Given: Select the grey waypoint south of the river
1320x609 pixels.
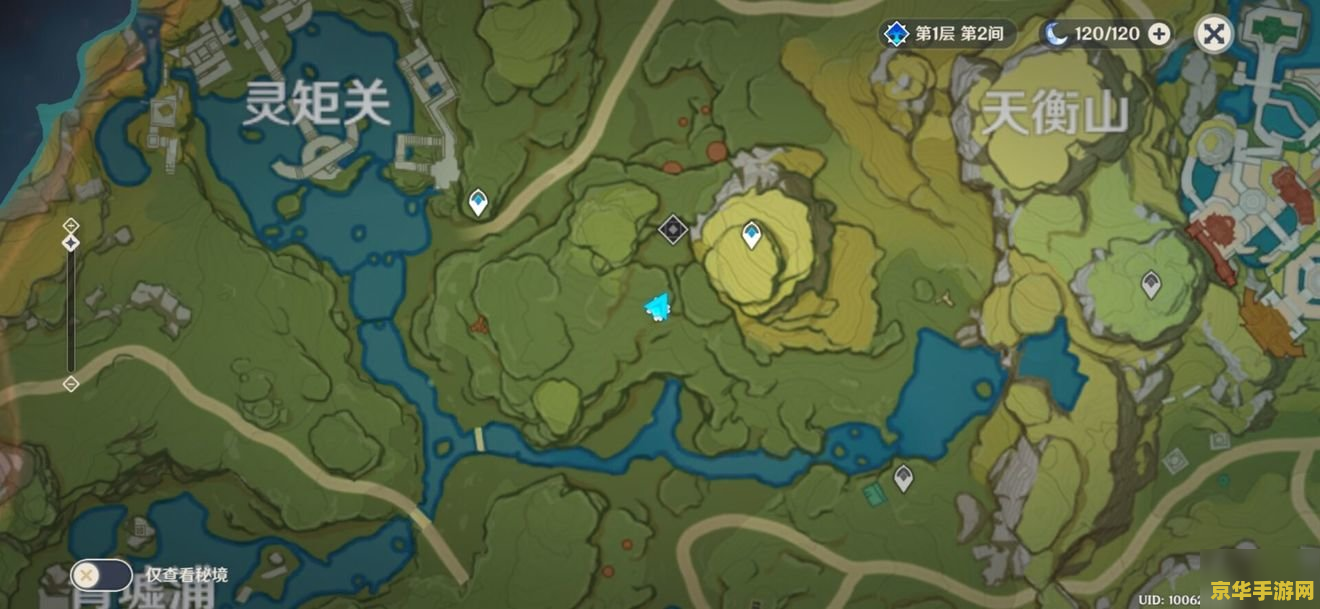Looking at the screenshot, I should point(903,477).
